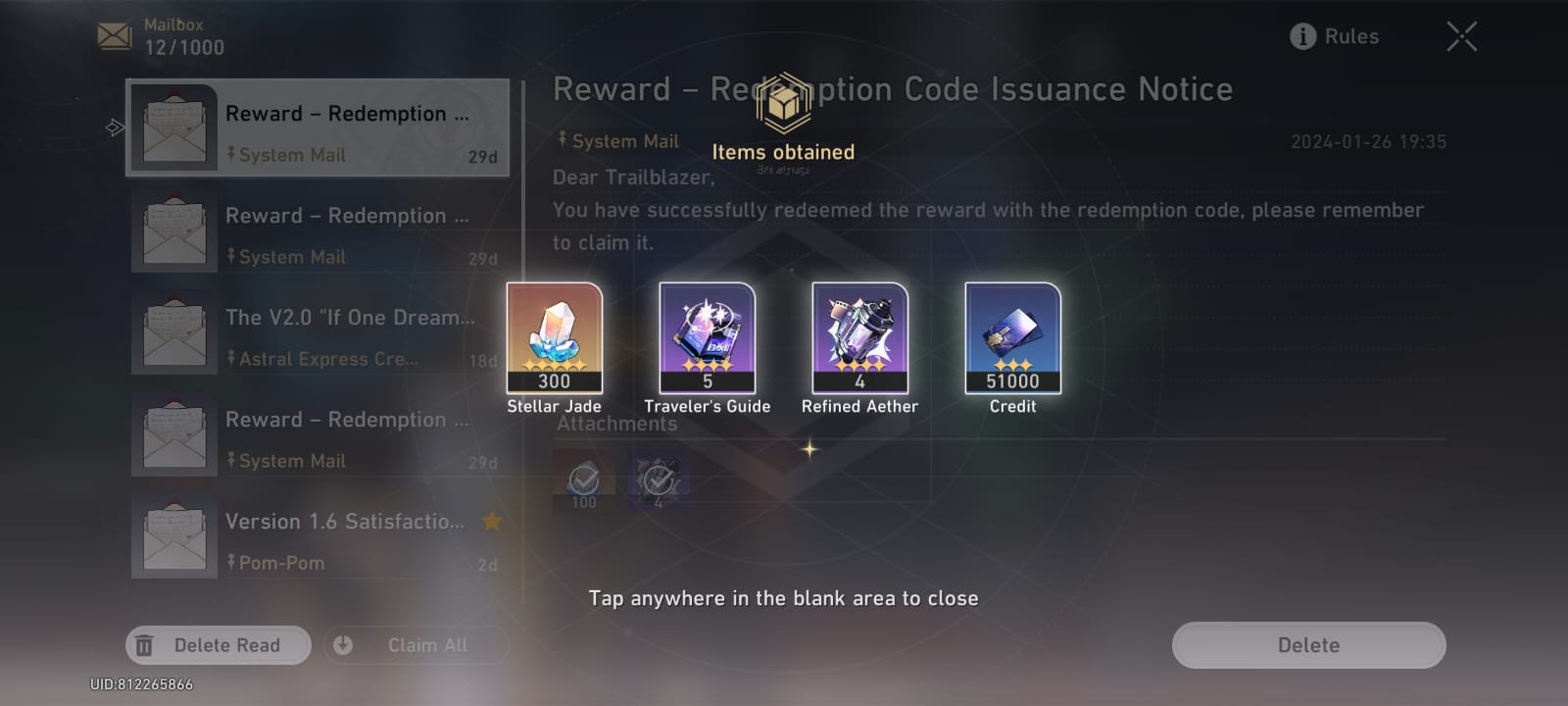
Task: Click the Claim All button
Action: [x=416, y=644]
